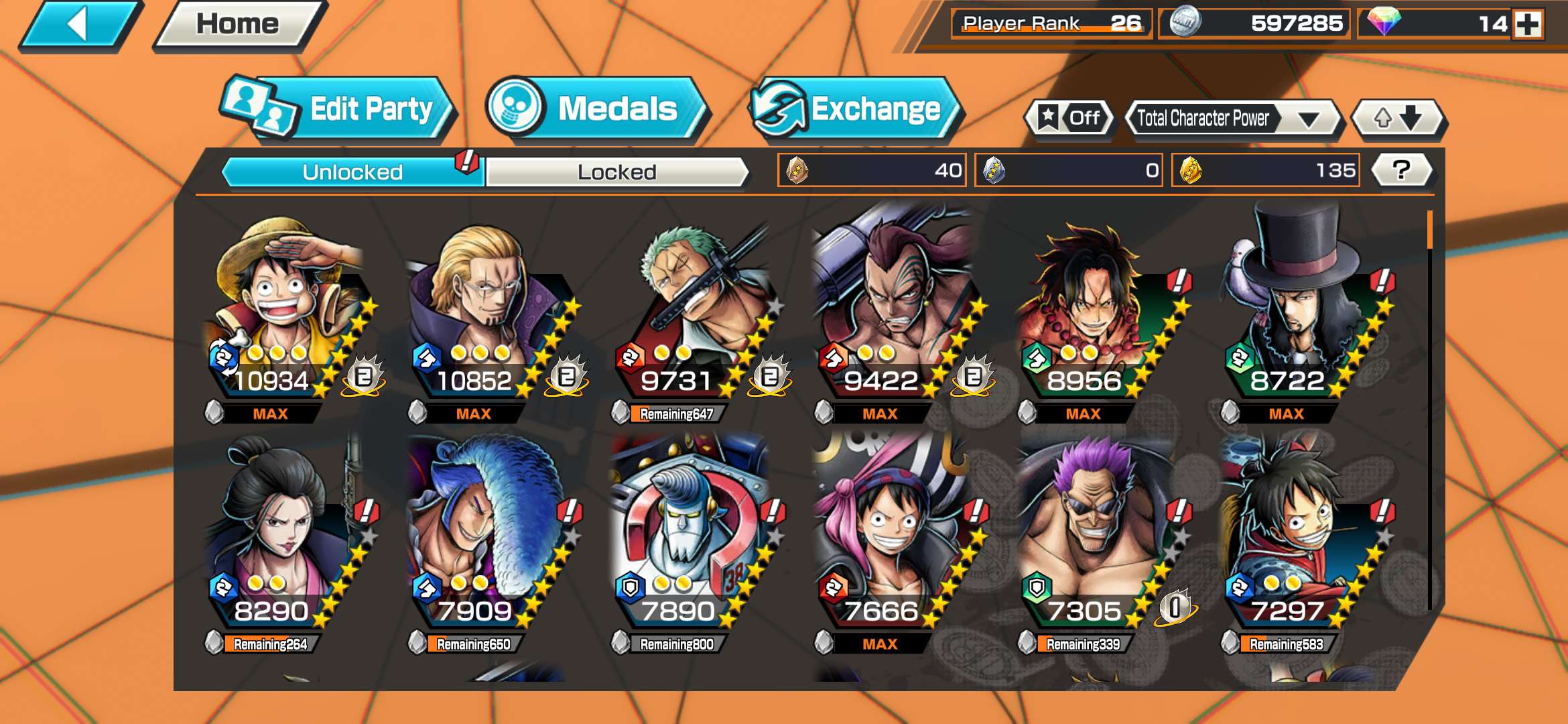This screenshot has height=724, width=1568.
Task: Switch to the Locked characters tab
Action: [x=616, y=172]
